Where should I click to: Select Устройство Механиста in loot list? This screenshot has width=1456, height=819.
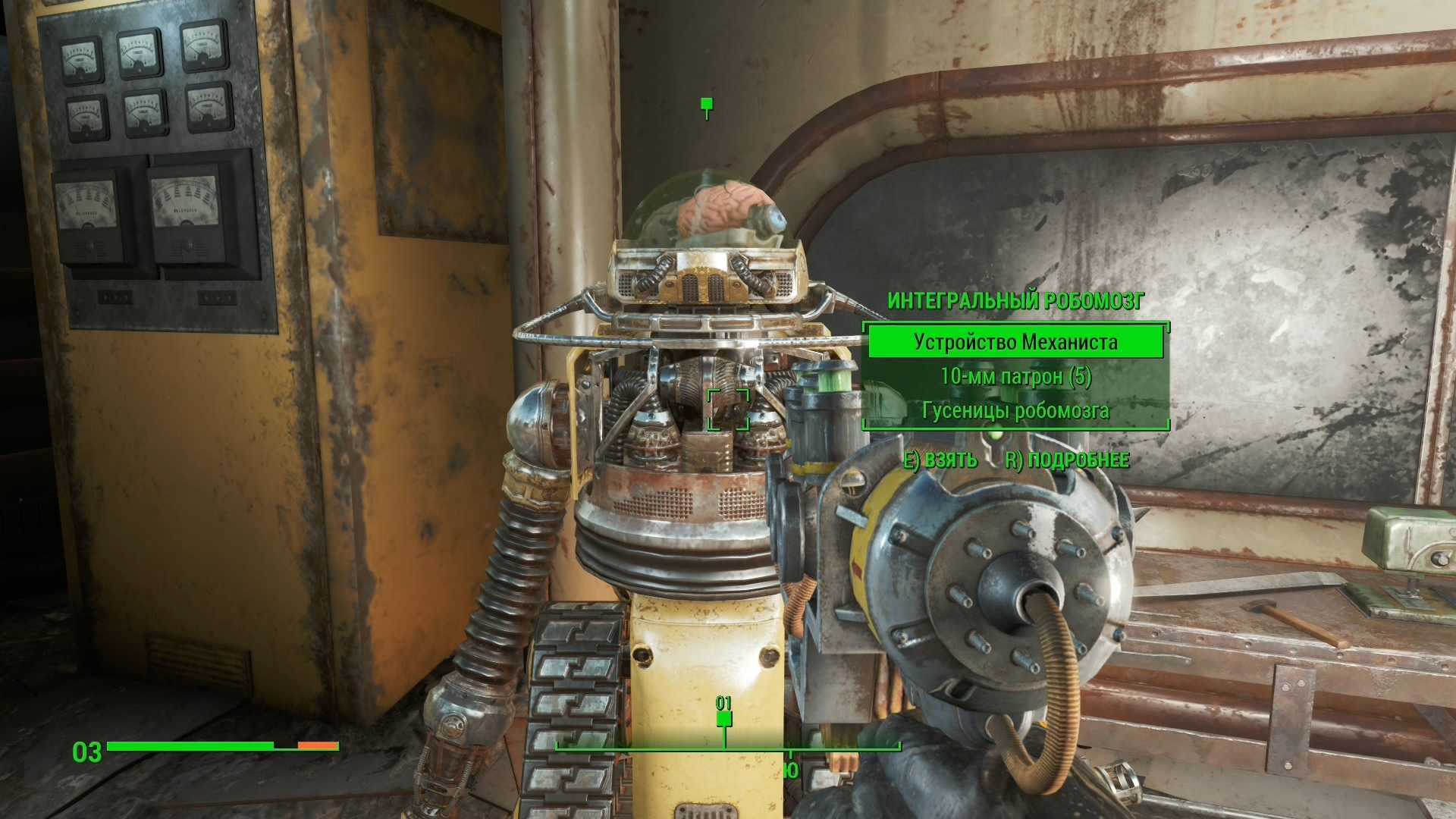pyautogui.click(x=1015, y=342)
